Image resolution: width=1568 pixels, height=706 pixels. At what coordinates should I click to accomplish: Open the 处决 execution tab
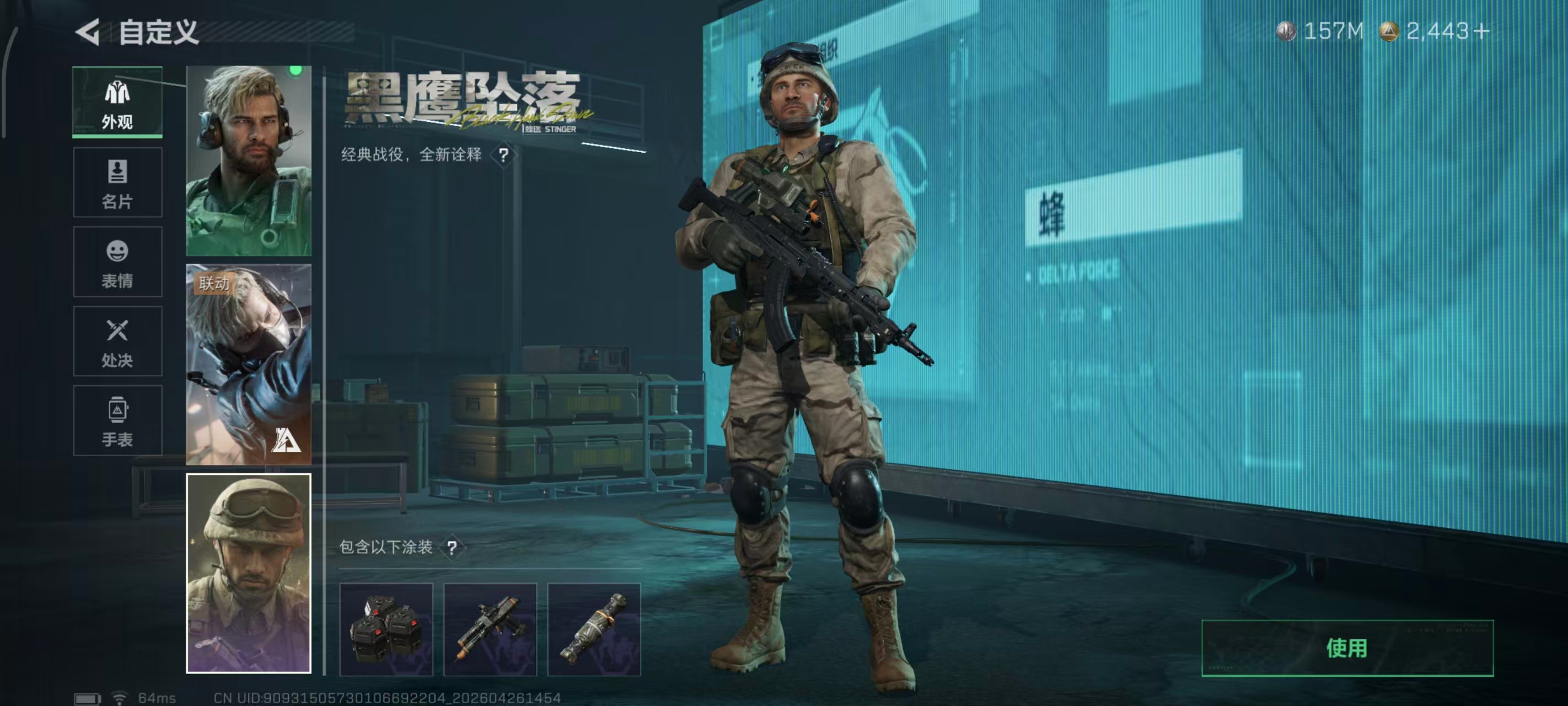[x=117, y=341]
